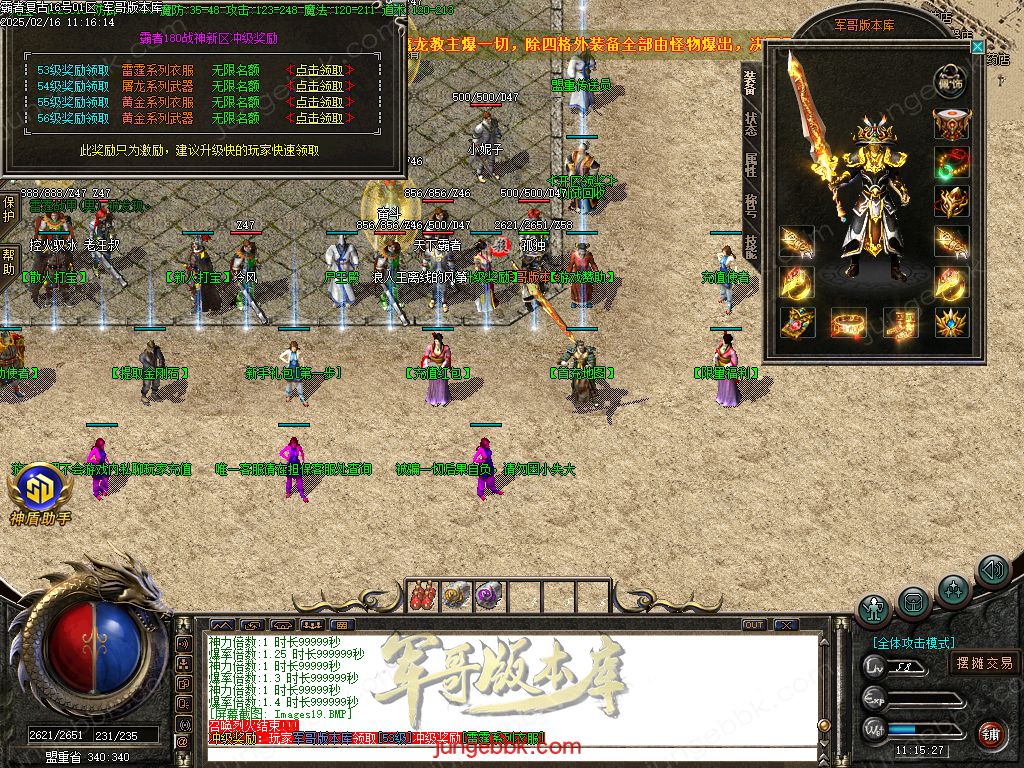This screenshot has height=768, width=1024.
Task: Claim the level 54 屠龙 weapon reward
Action: tap(319, 86)
